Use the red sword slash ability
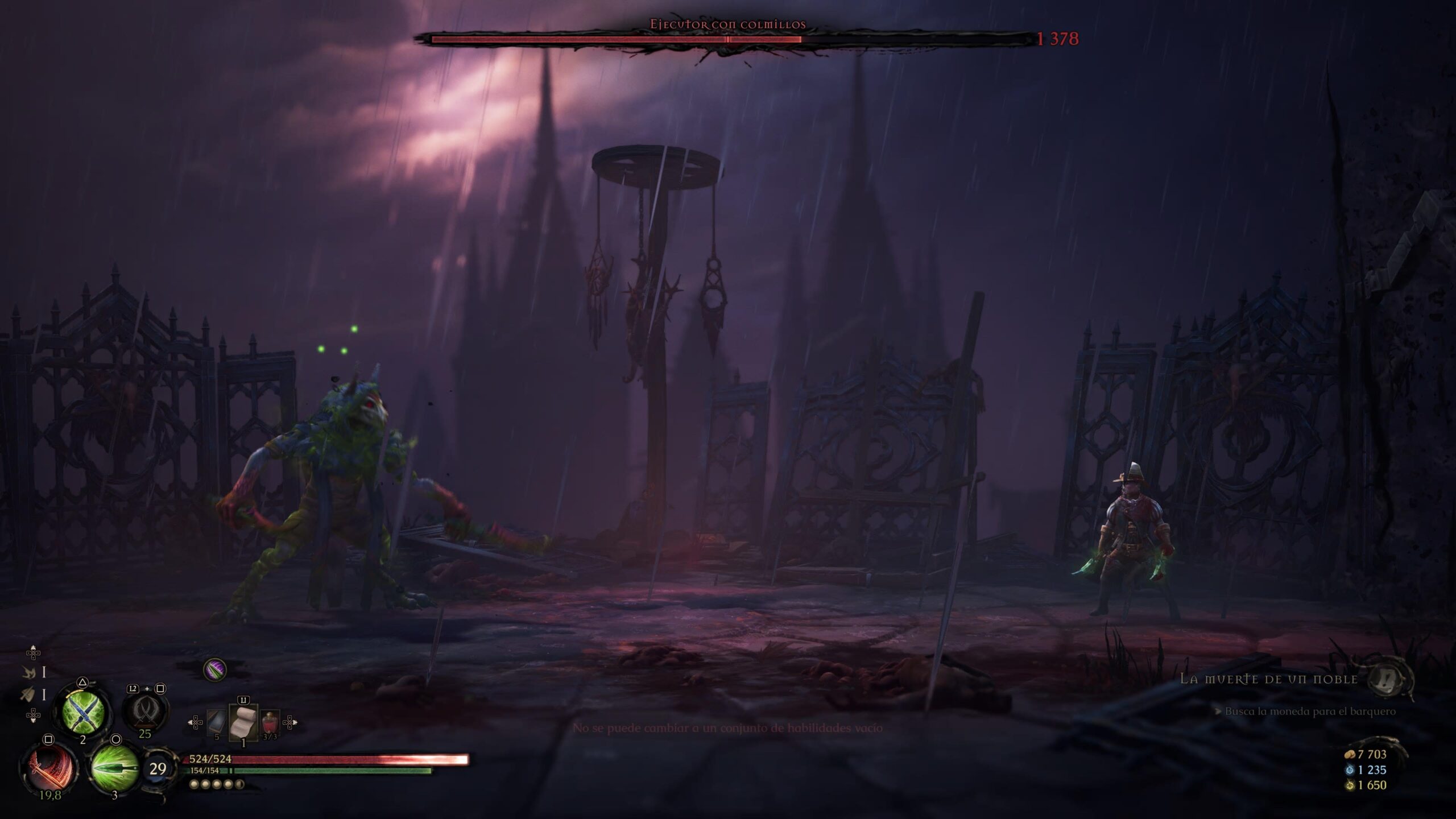The height and width of the screenshot is (819, 1456). tap(49, 768)
